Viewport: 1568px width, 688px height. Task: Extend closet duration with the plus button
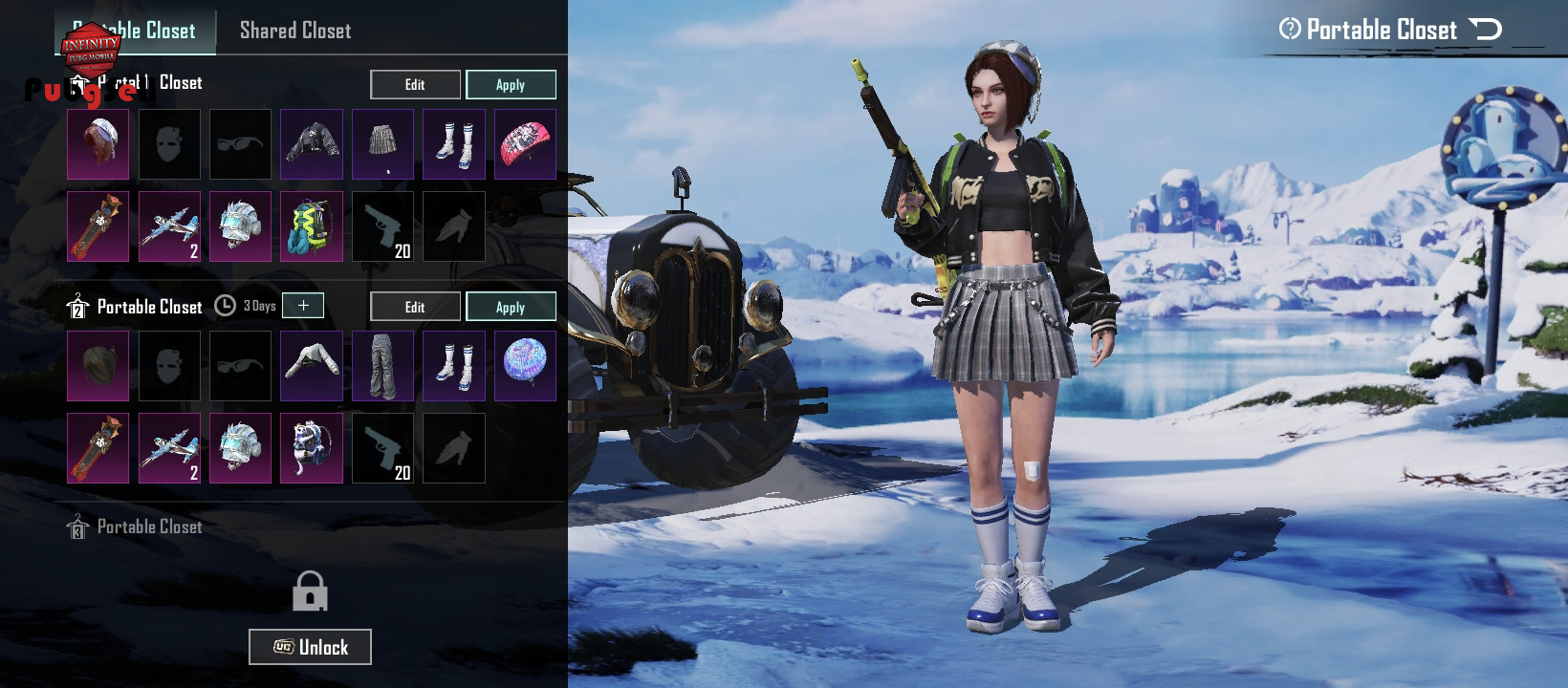[303, 306]
